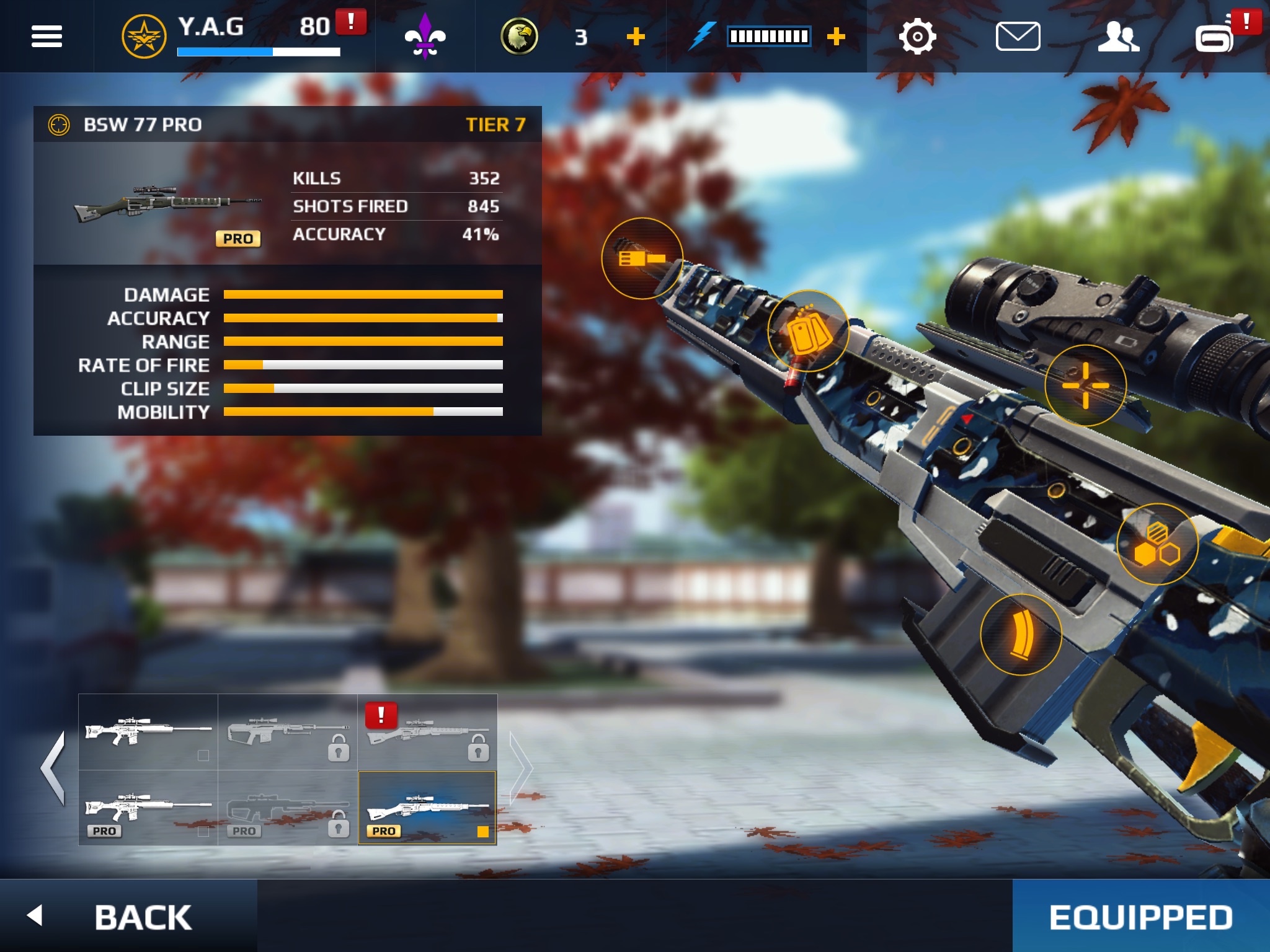The height and width of the screenshot is (952, 1270).
Task: Open the Y.A.G player profile
Action: pos(211,36)
